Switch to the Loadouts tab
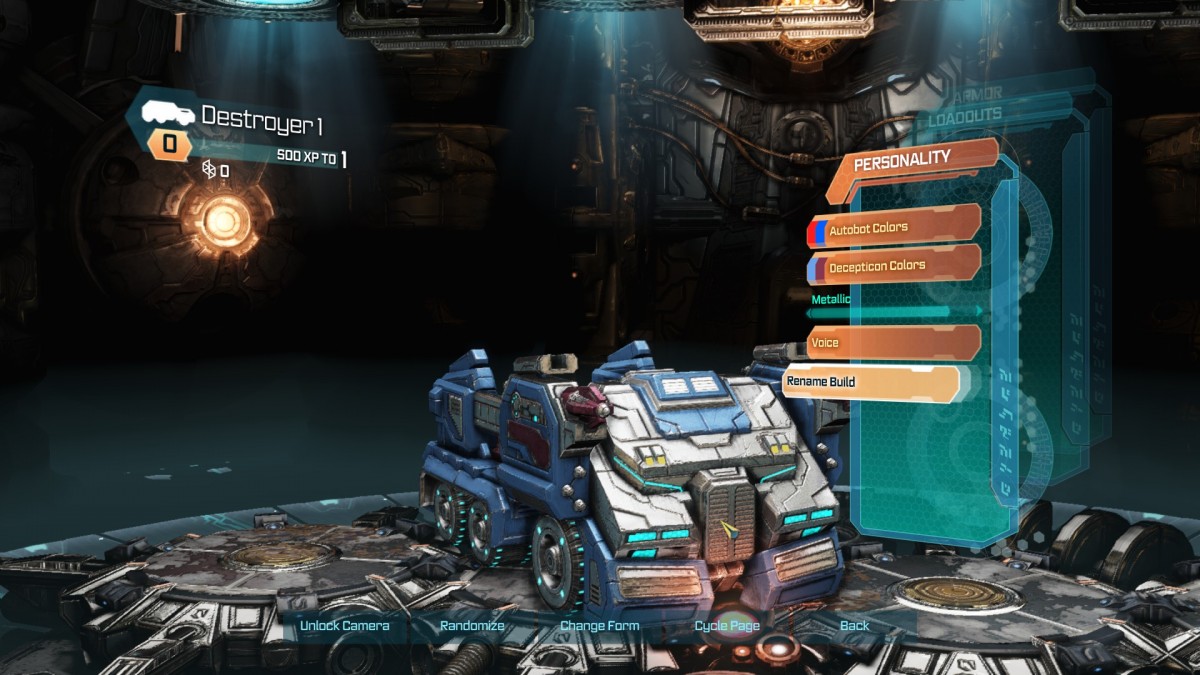 [964, 115]
